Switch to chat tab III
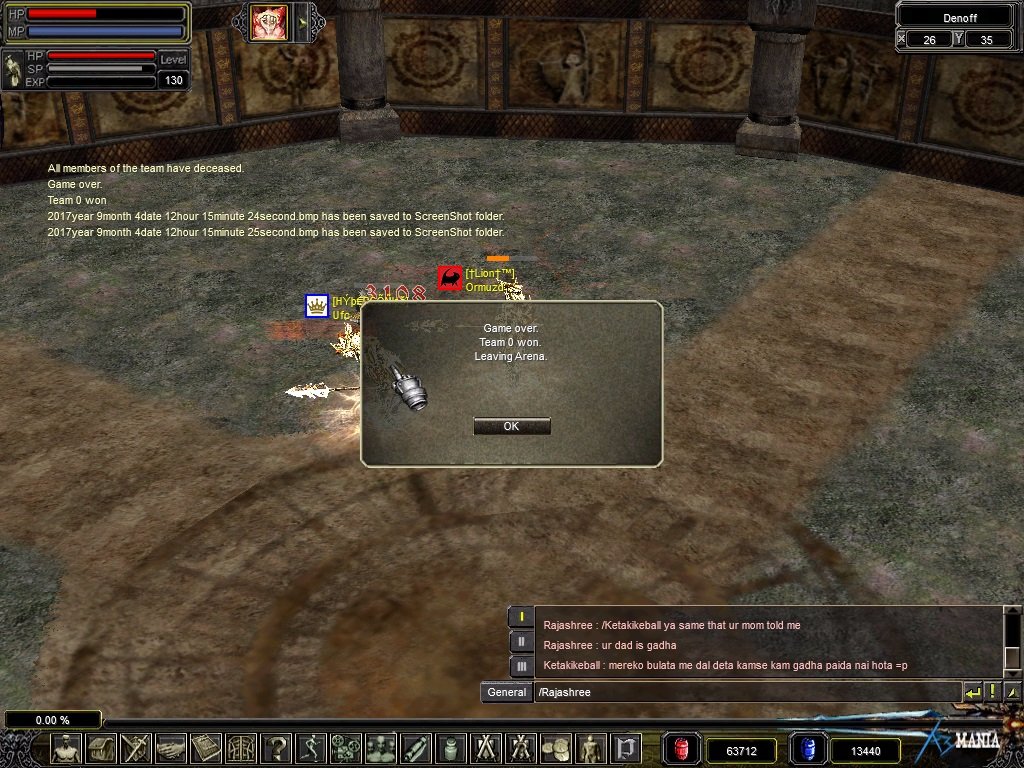Screen dimensions: 1024x768 (x=520, y=666)
